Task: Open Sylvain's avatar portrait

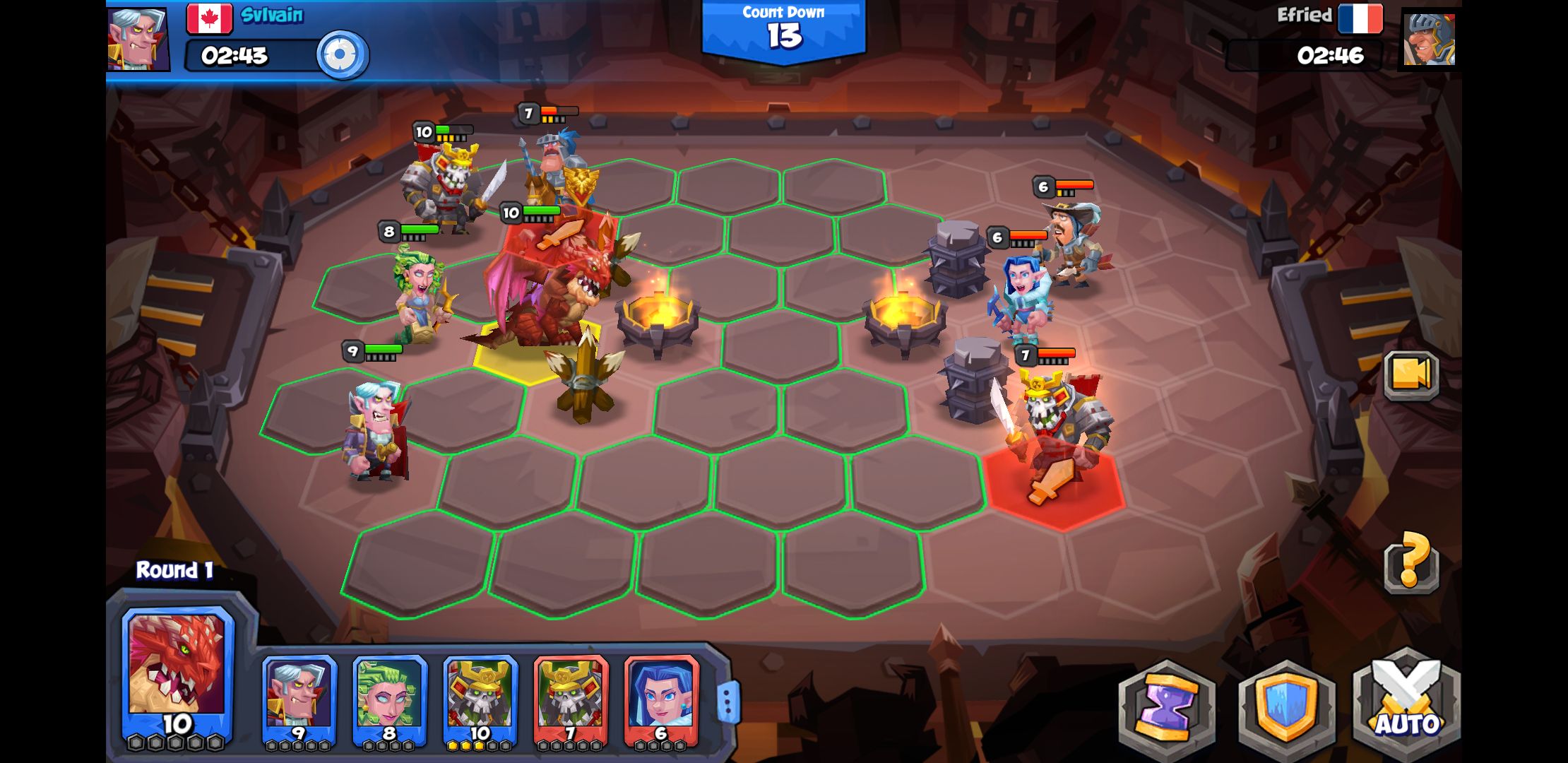Action: (x=136, y=39)
